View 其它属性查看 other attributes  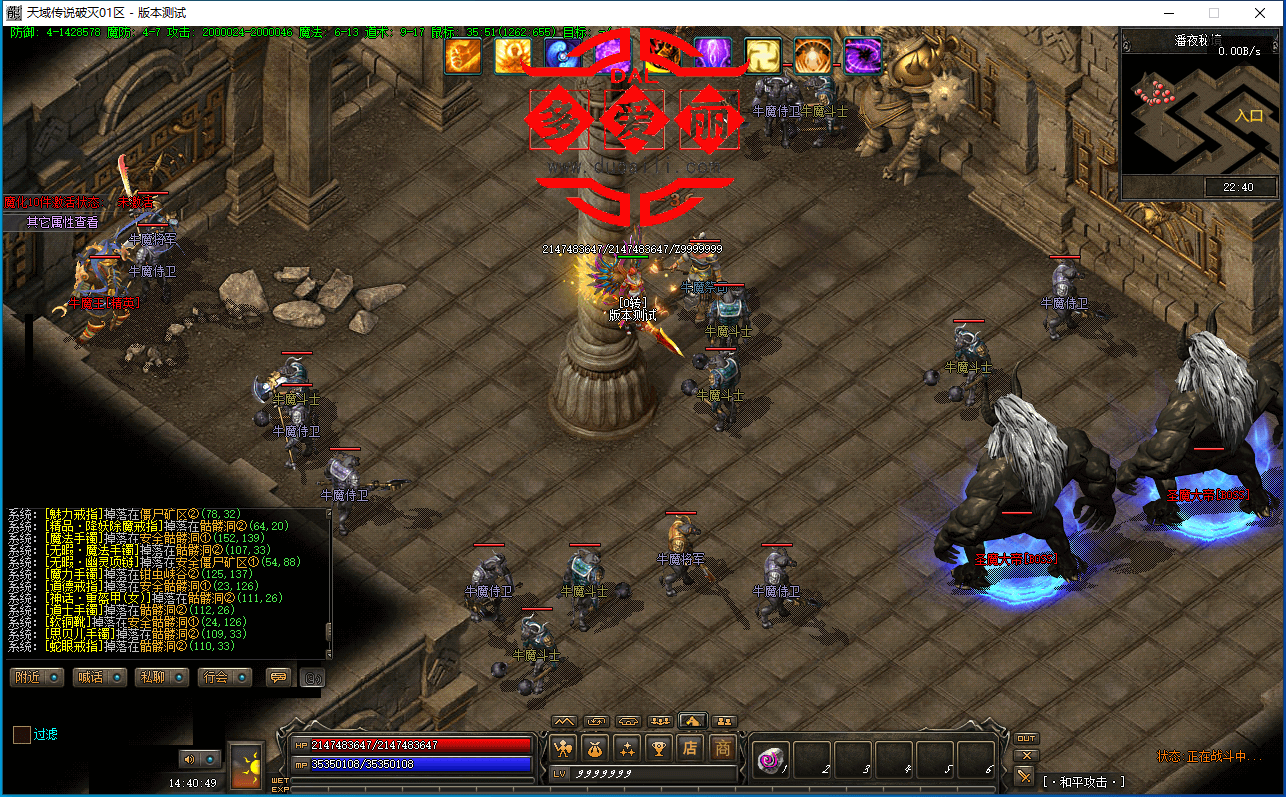62,222
